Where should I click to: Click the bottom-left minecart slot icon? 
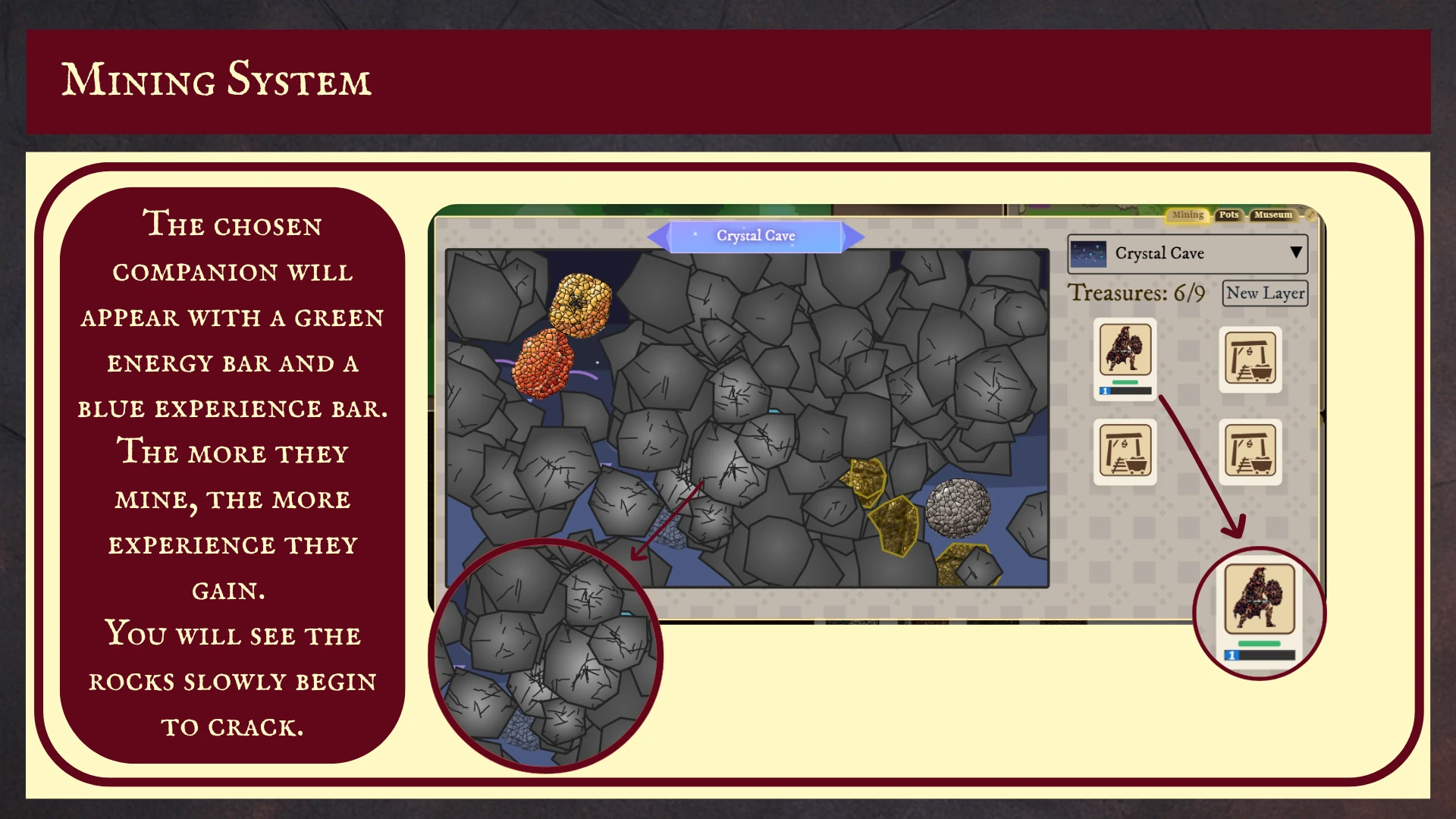click(1125, 452)
